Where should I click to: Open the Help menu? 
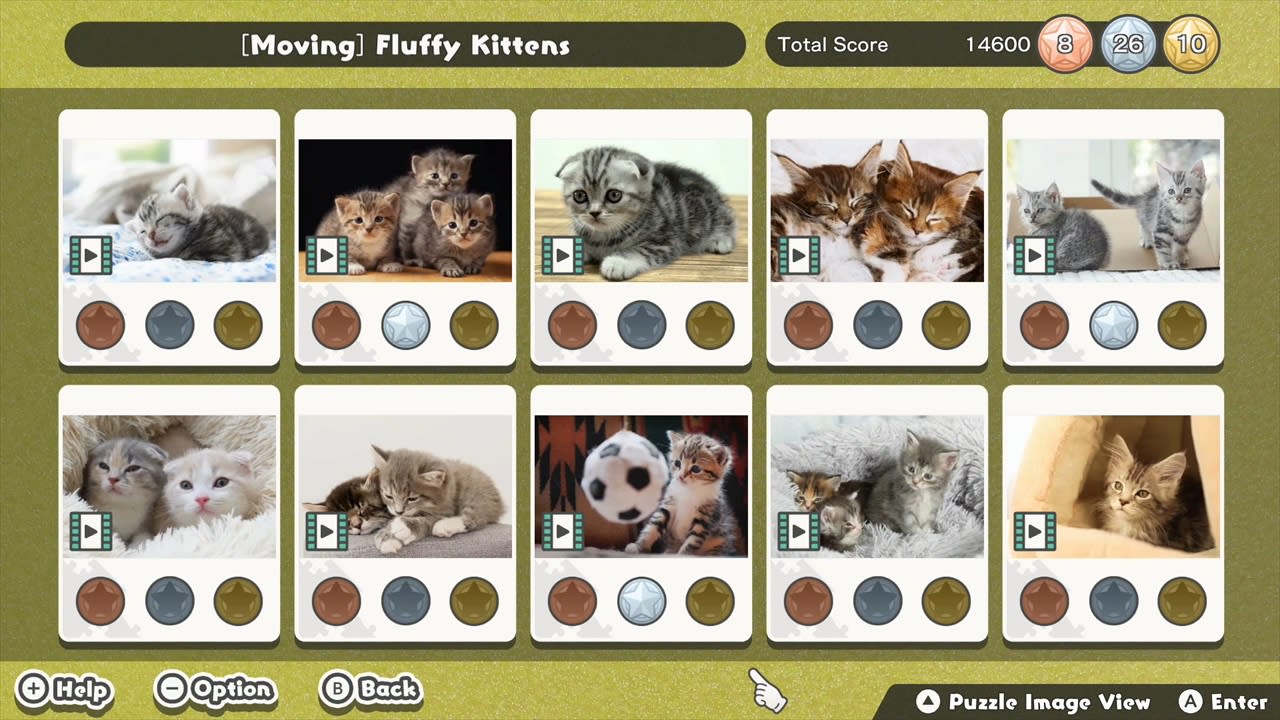(64, 690)
